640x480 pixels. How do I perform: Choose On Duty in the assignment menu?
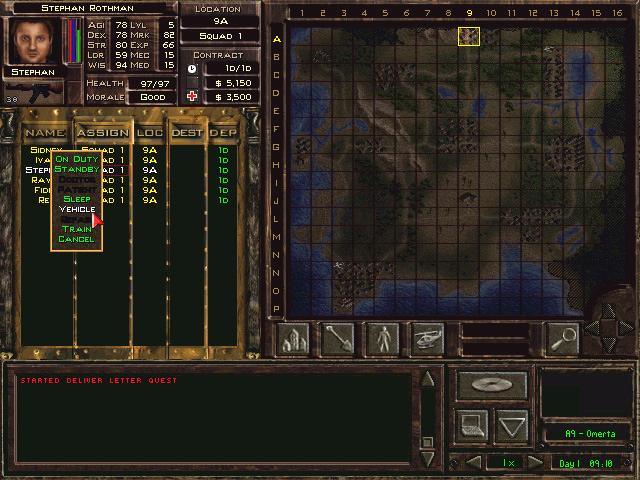(x=76, y=159)
